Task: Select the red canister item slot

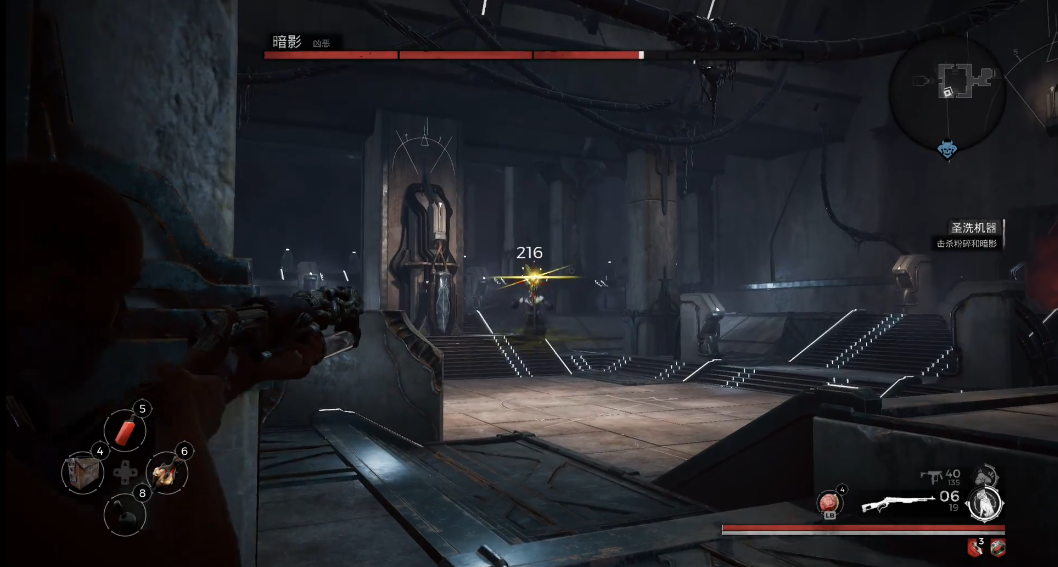Action: pos(125,431)
